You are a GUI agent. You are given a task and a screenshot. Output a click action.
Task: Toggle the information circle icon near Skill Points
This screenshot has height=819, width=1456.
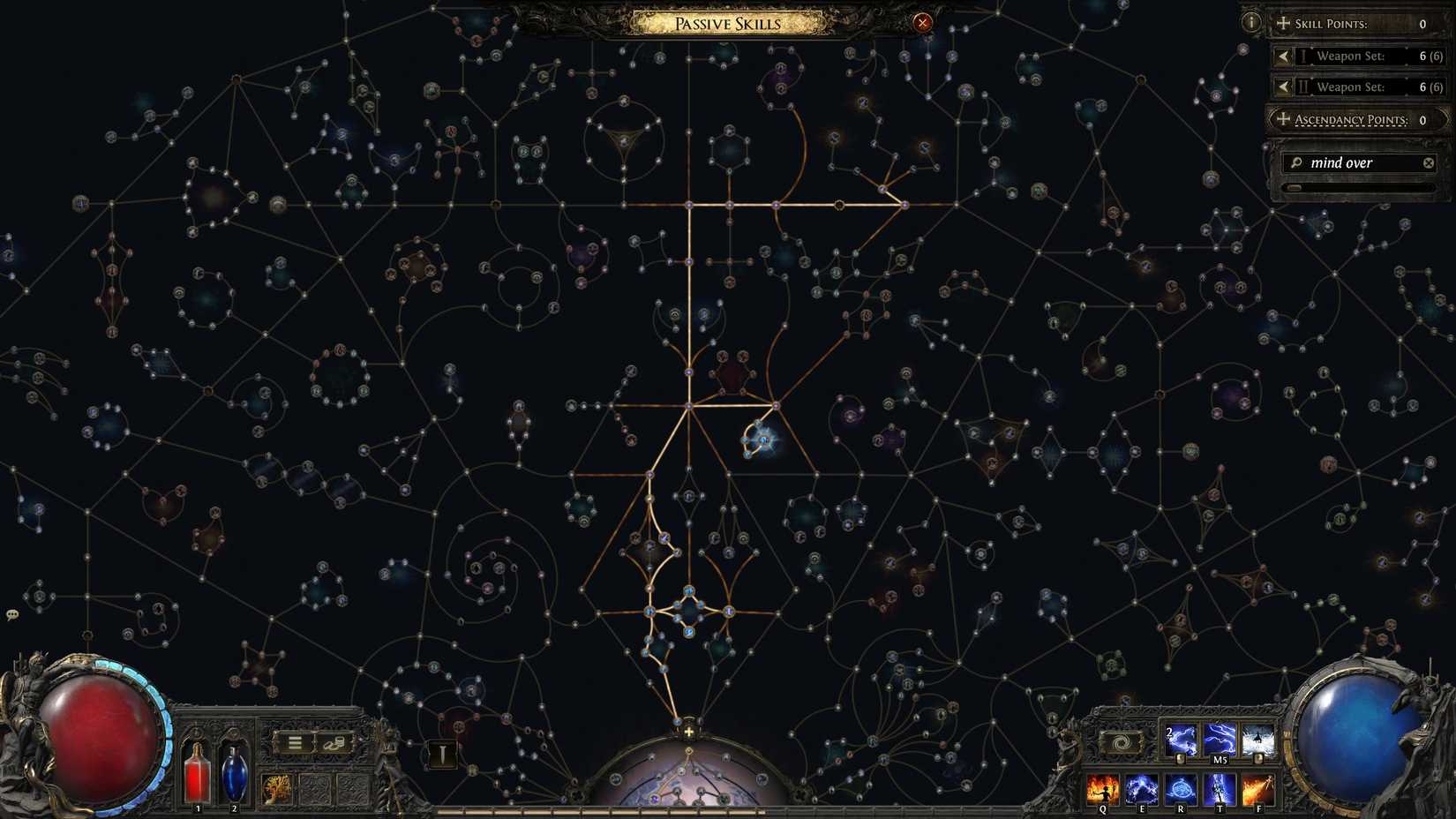1250,21
